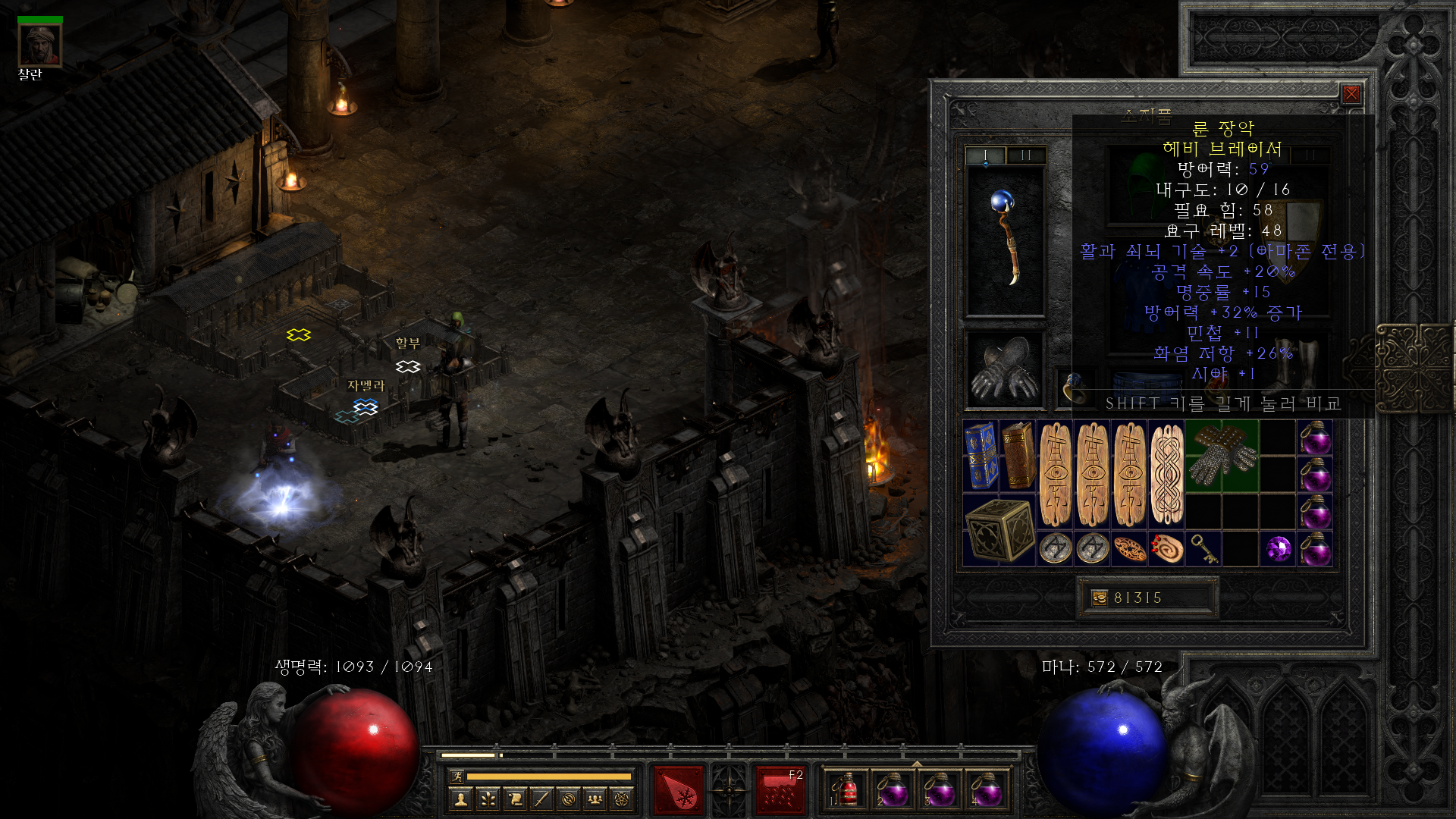
Task: Select the F2 blizzard skill icon
Action: (780, 790)
